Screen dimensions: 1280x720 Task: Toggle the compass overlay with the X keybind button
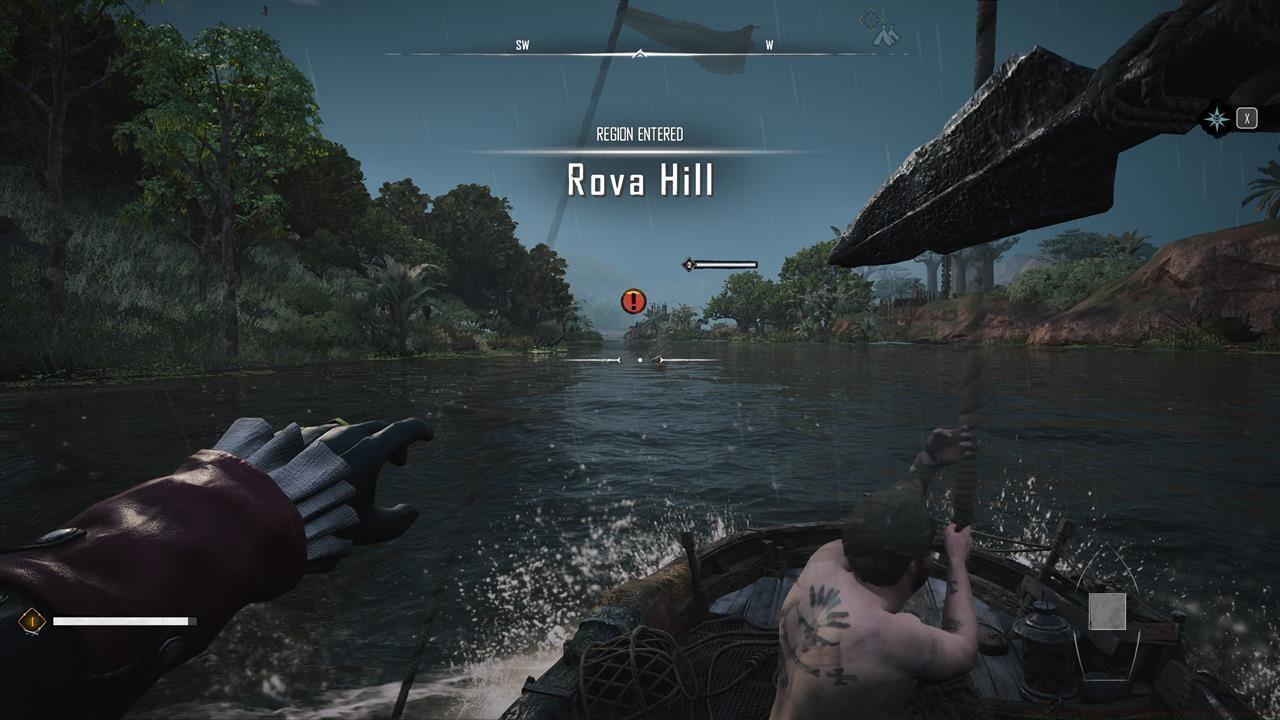(1245, 117)
